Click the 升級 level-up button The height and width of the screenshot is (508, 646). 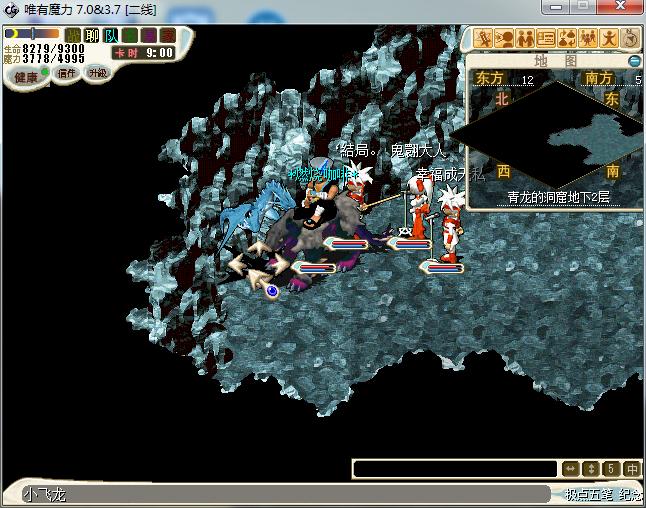click(98, 73)
